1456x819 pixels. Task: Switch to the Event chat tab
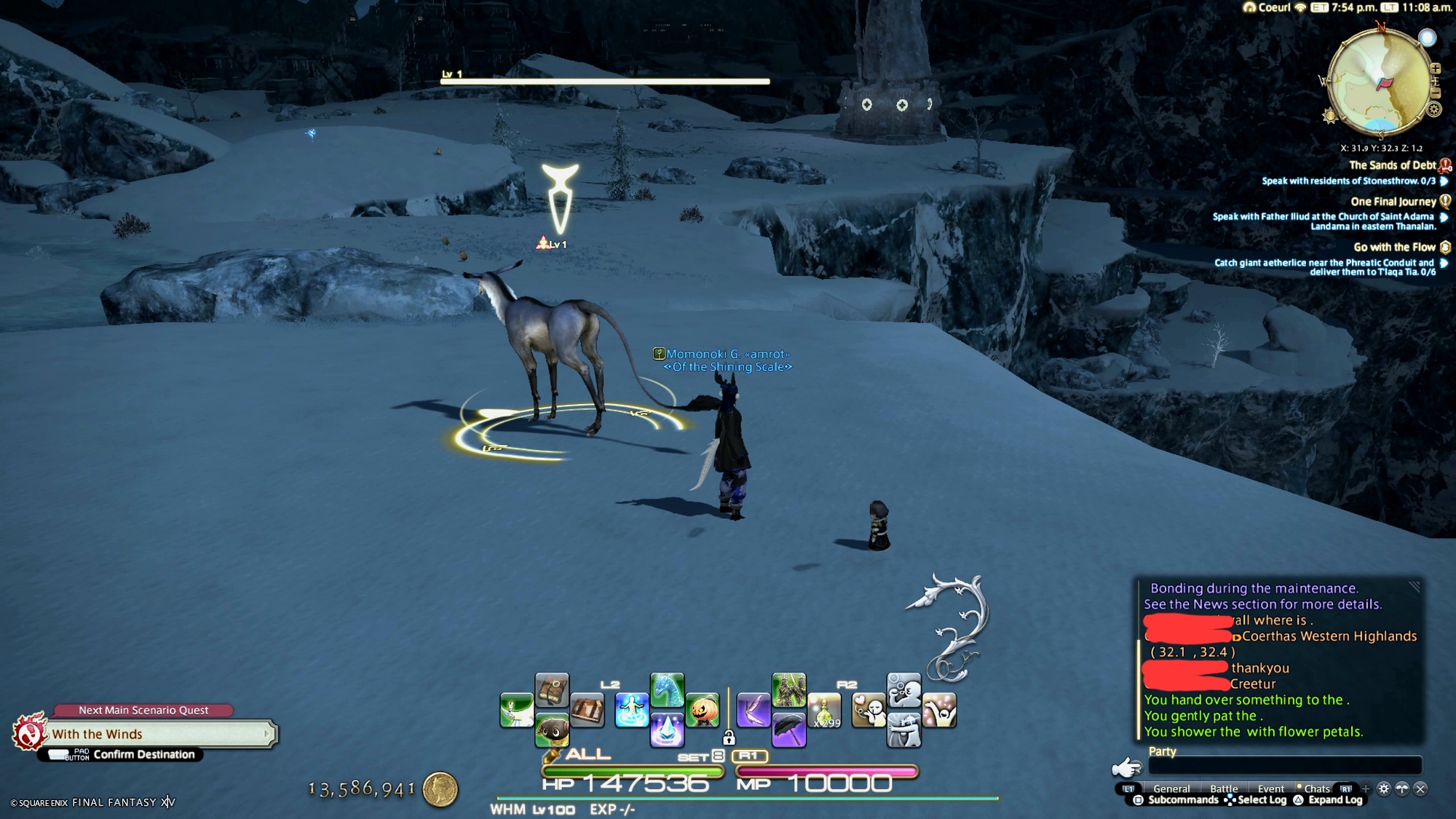point(1271,788)
